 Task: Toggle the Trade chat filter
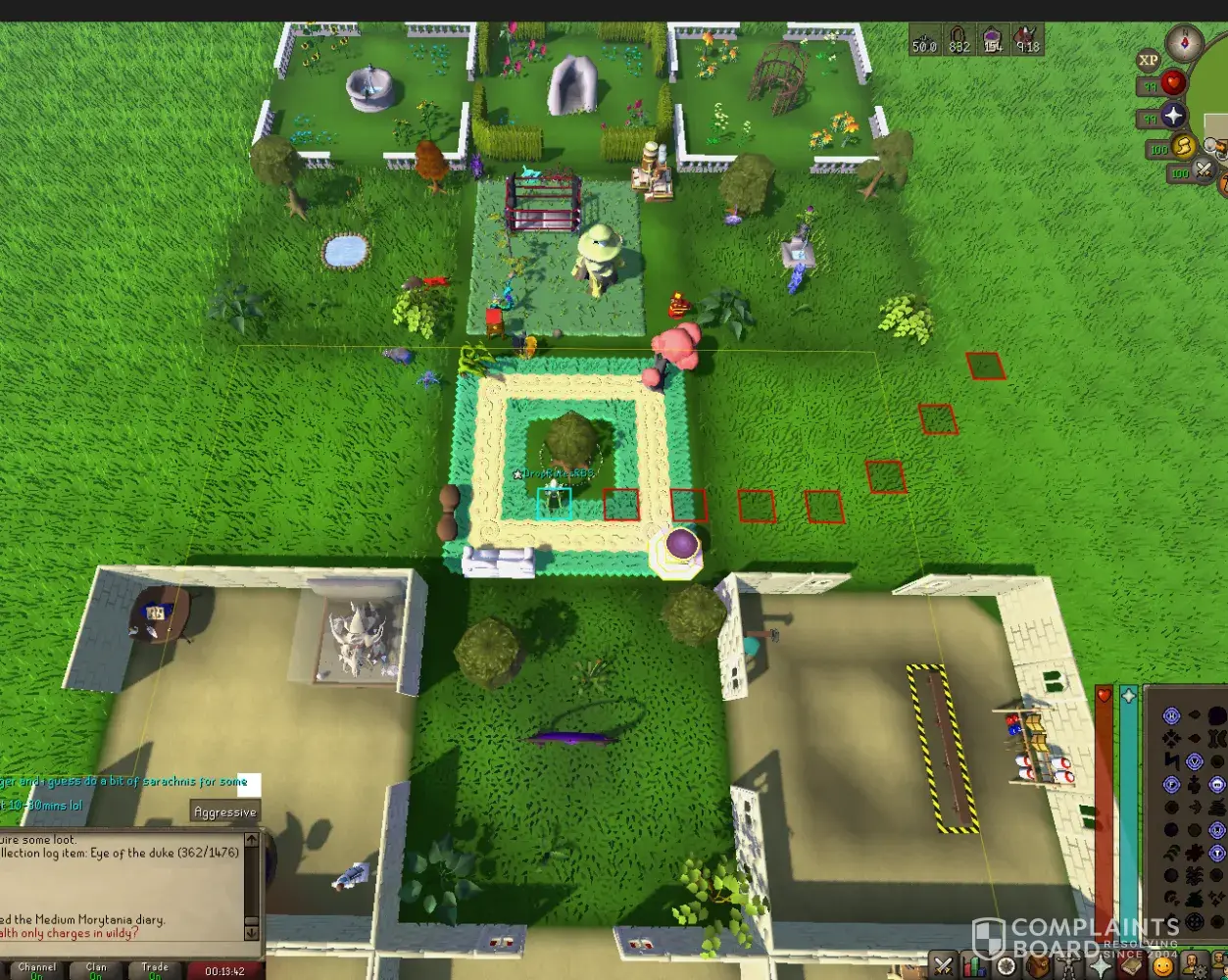click(155, 970)
